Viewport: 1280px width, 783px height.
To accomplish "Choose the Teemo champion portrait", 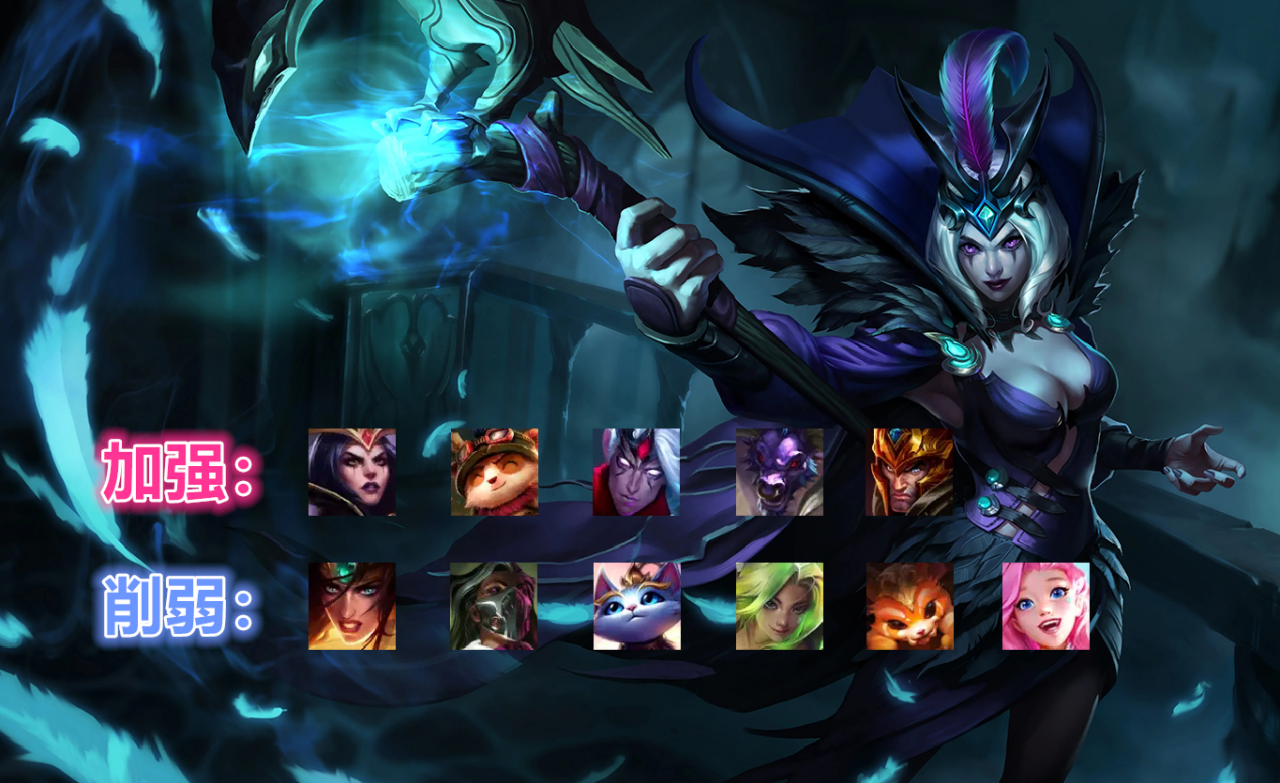I will (494, 472).
